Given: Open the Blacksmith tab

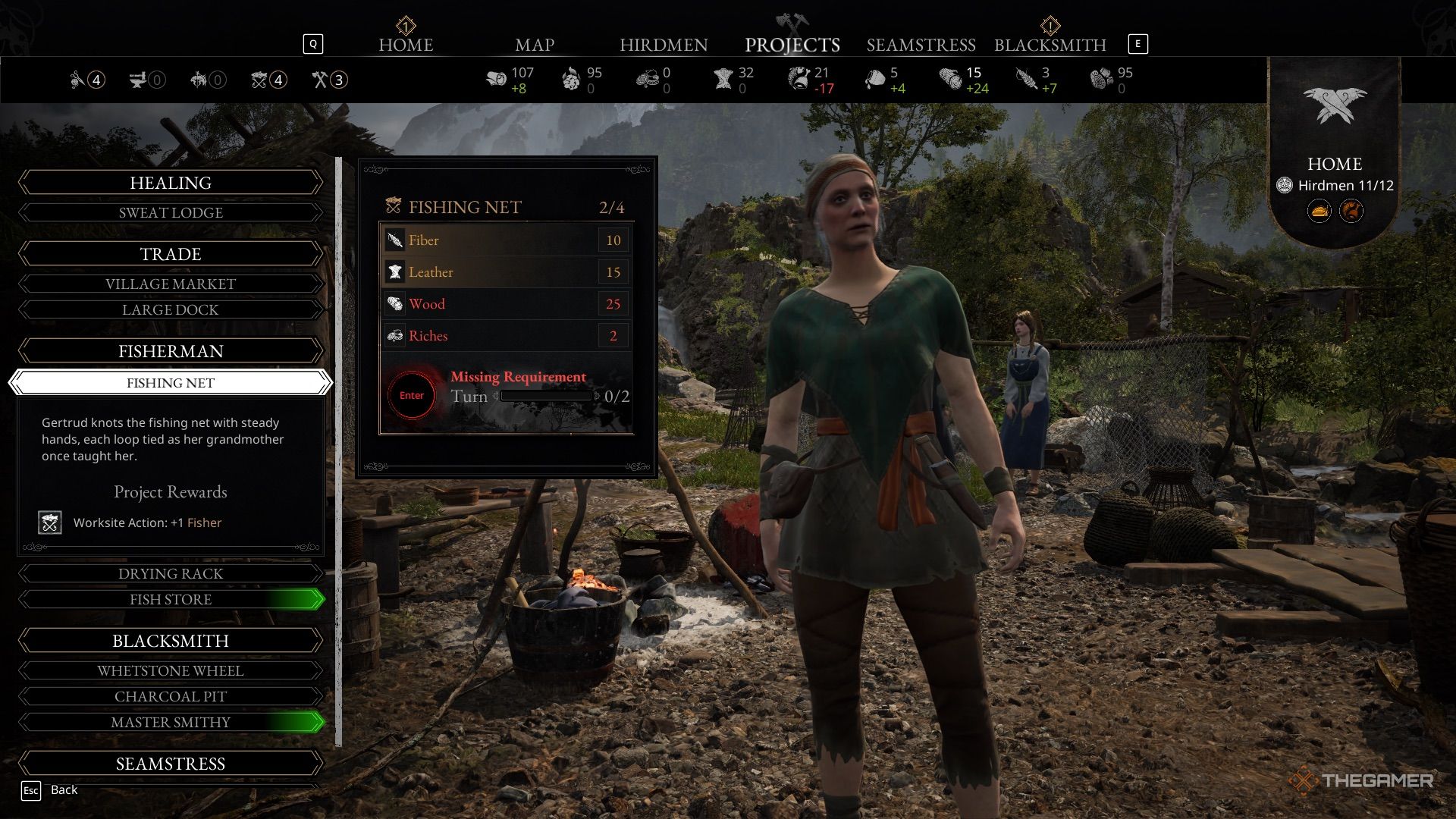Looking at the screenshot, I should coord(1050,45).
